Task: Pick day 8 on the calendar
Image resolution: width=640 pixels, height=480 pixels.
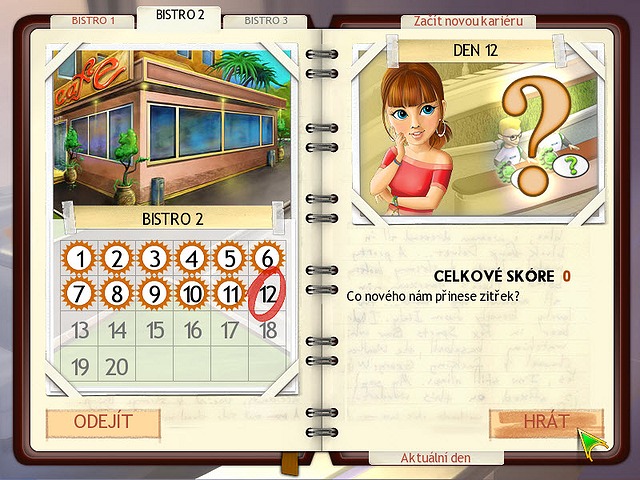Action: click(x=117, y=295)
